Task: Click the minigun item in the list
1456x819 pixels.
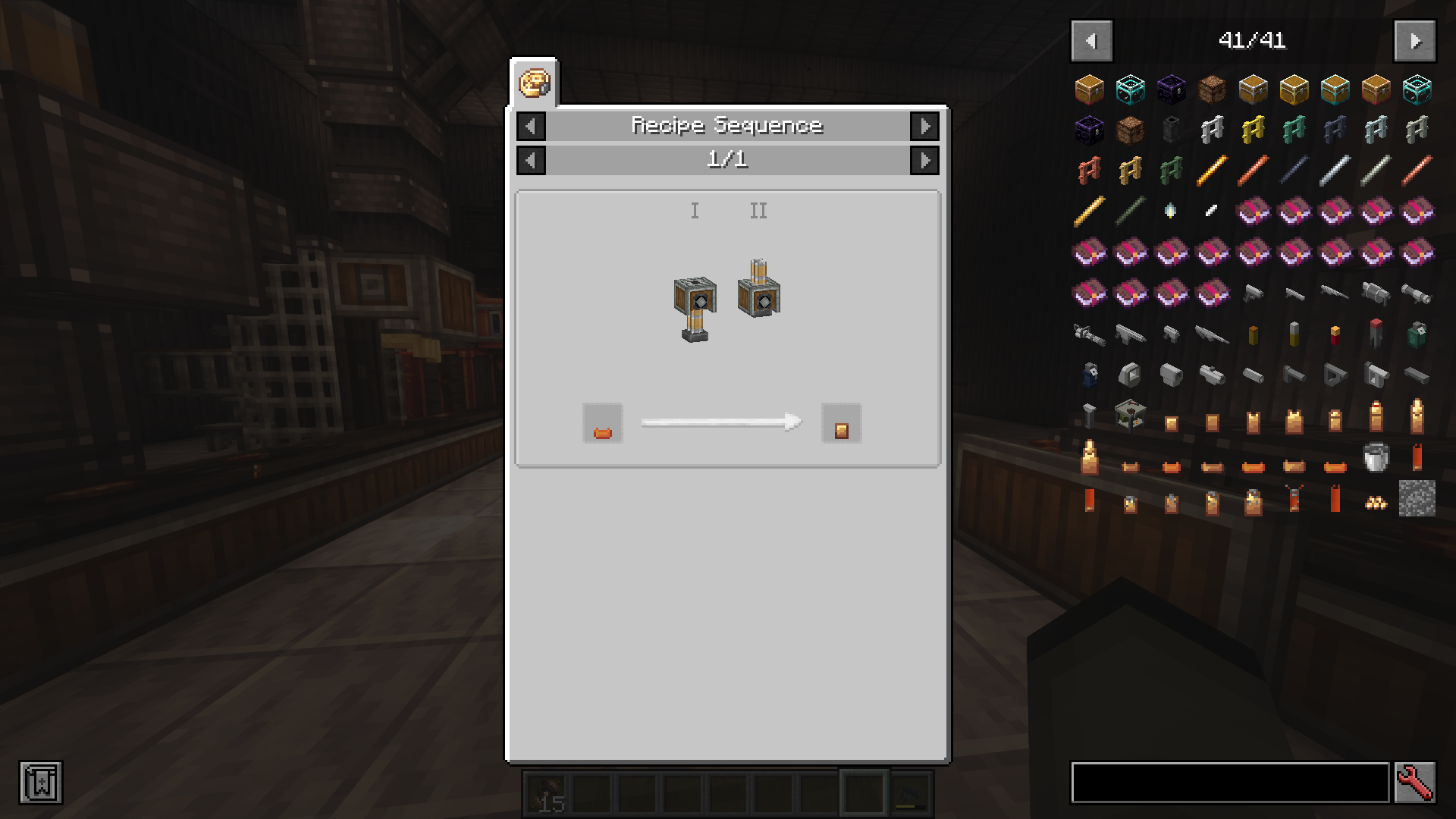Action: pyautogui.click(x=1090, y=334)
